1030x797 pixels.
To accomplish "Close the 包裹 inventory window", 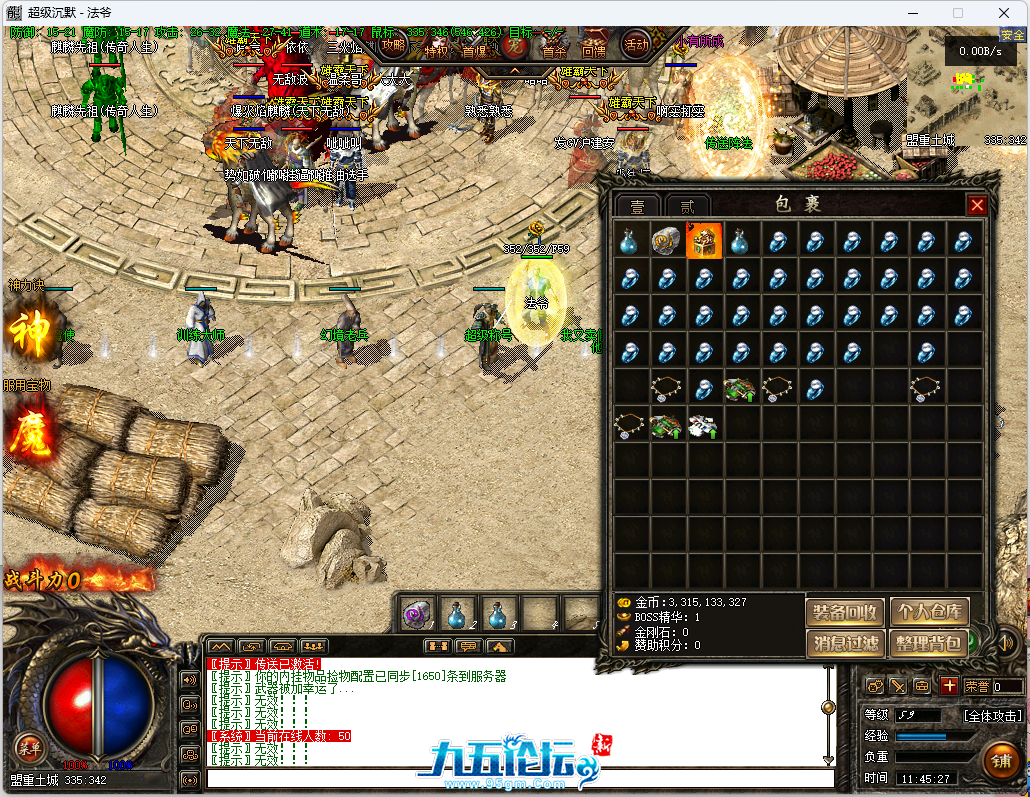I will click(x=977, y=205).
